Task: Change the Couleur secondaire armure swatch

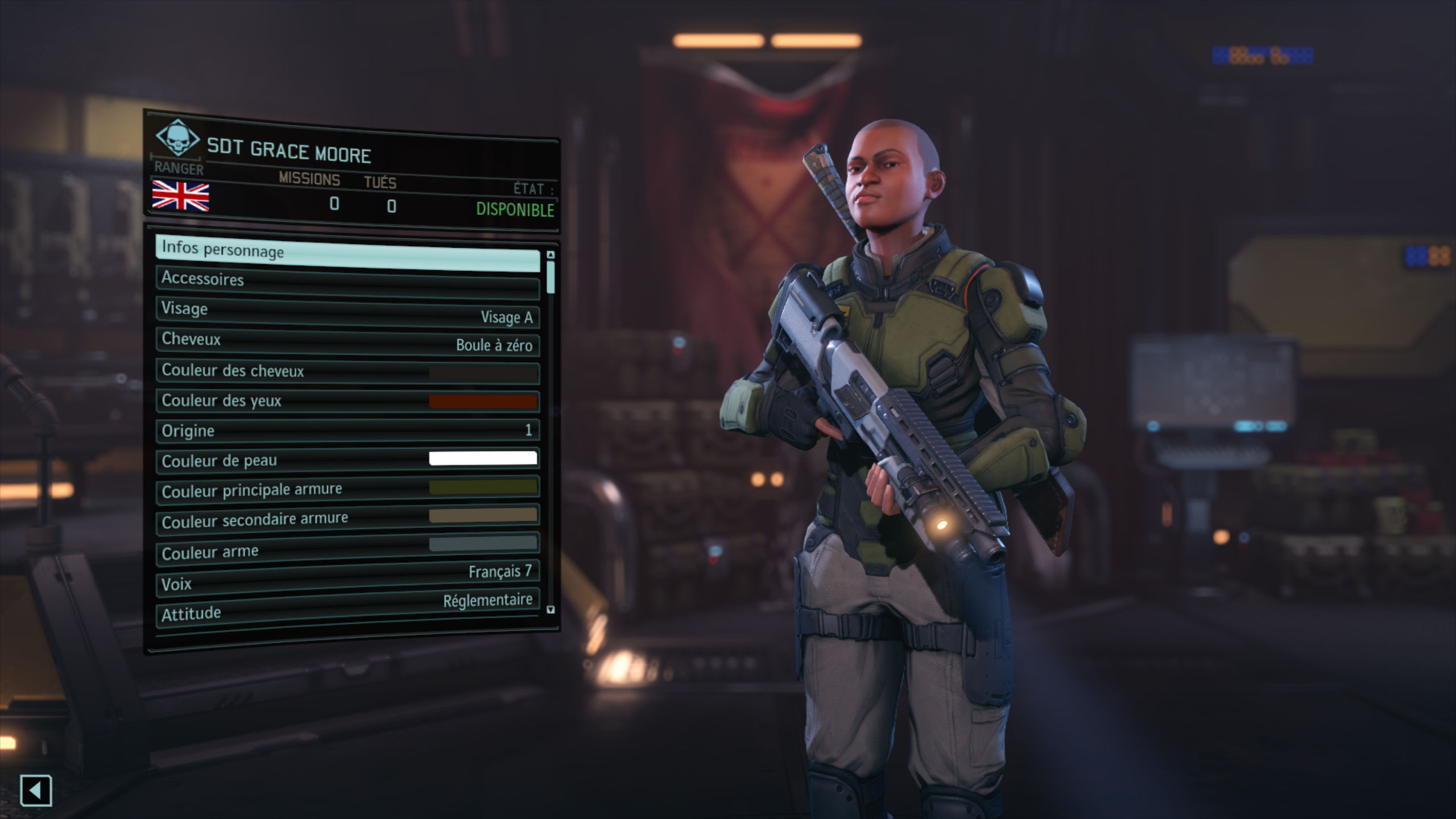Action: tap(482, 515)
